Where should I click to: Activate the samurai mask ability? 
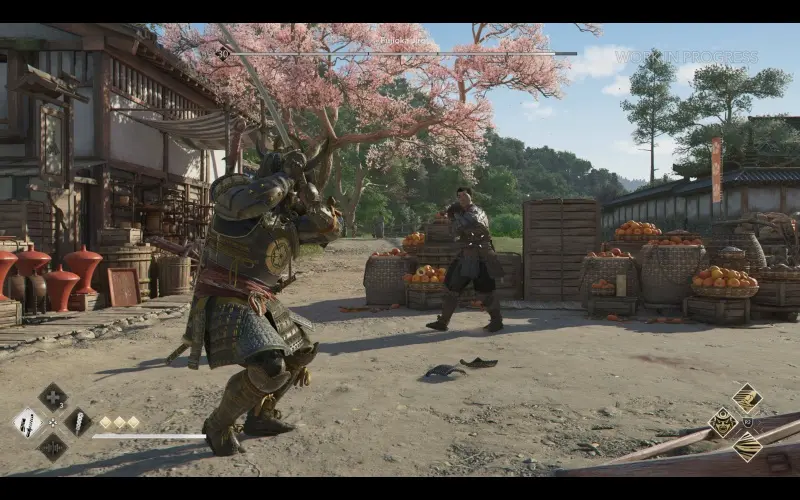(722, 422)
